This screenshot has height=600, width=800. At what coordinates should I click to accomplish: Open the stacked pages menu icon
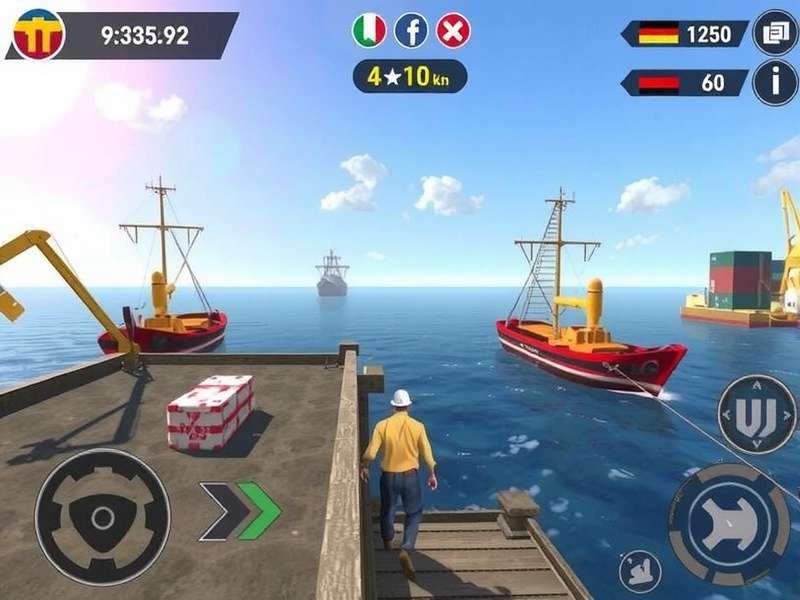(x=775, y=33)
